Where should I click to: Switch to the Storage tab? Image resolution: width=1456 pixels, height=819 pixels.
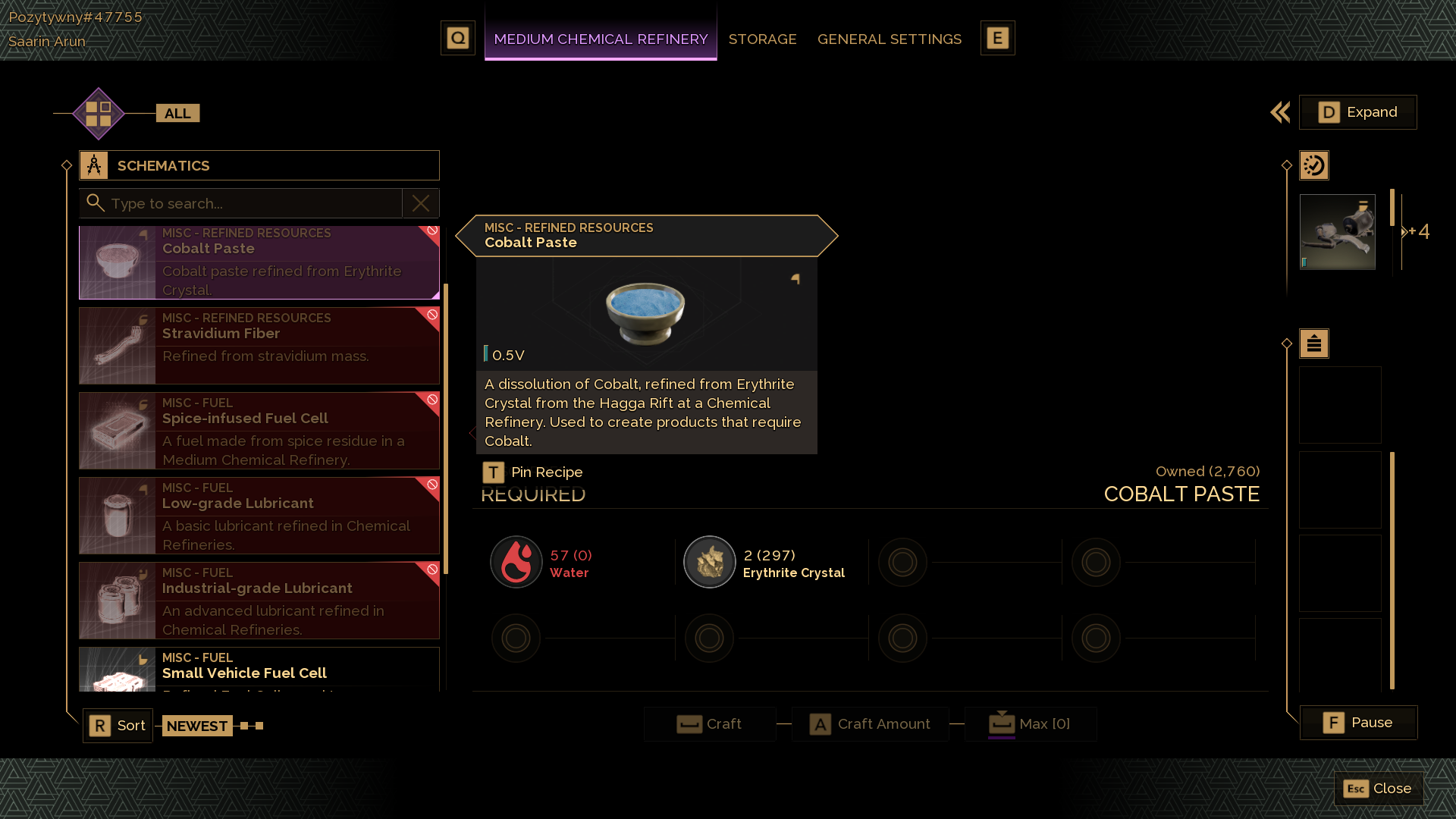(762, 39)
